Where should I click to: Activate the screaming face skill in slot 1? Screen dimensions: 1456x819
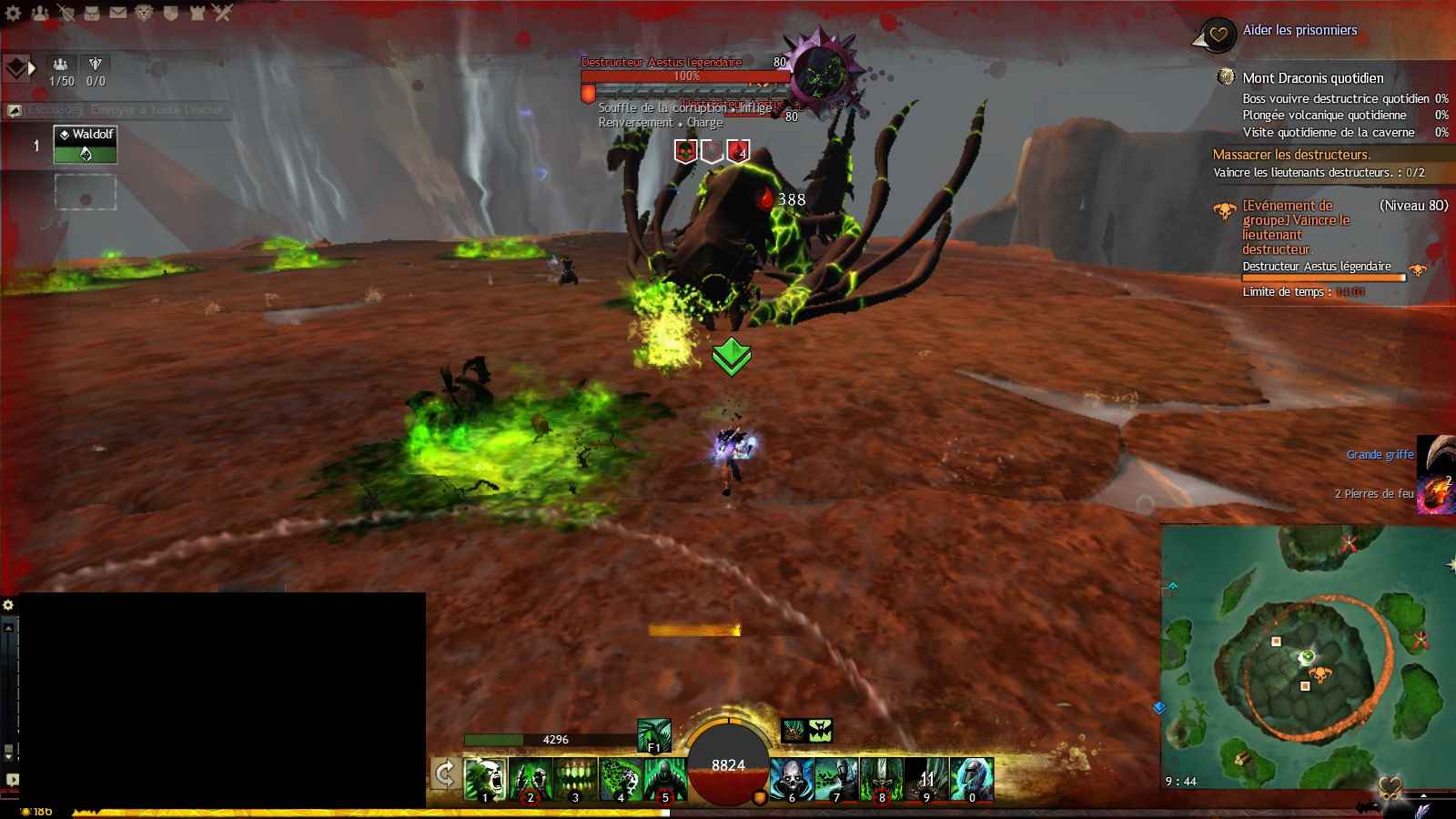(485, 779)
